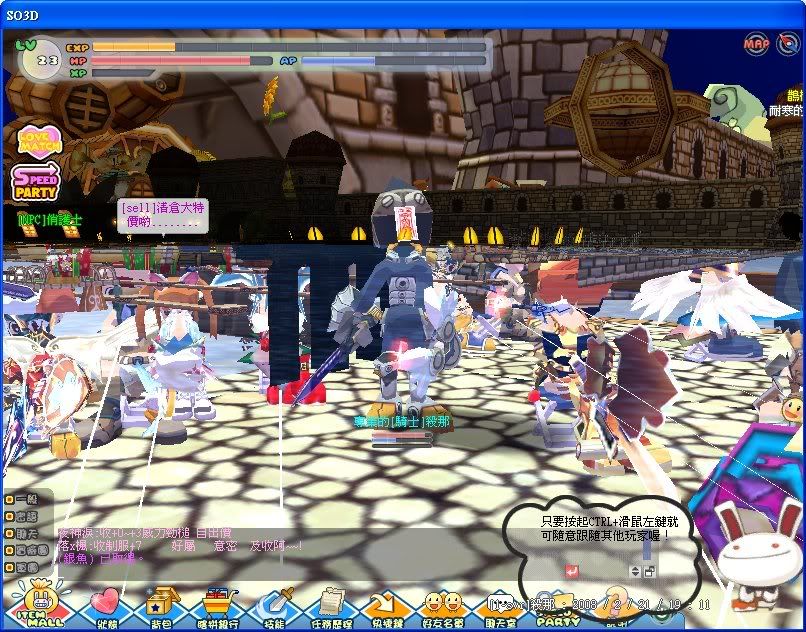Open the Party menu button
This screenshot has height=632, width=806.
point(558,606)
